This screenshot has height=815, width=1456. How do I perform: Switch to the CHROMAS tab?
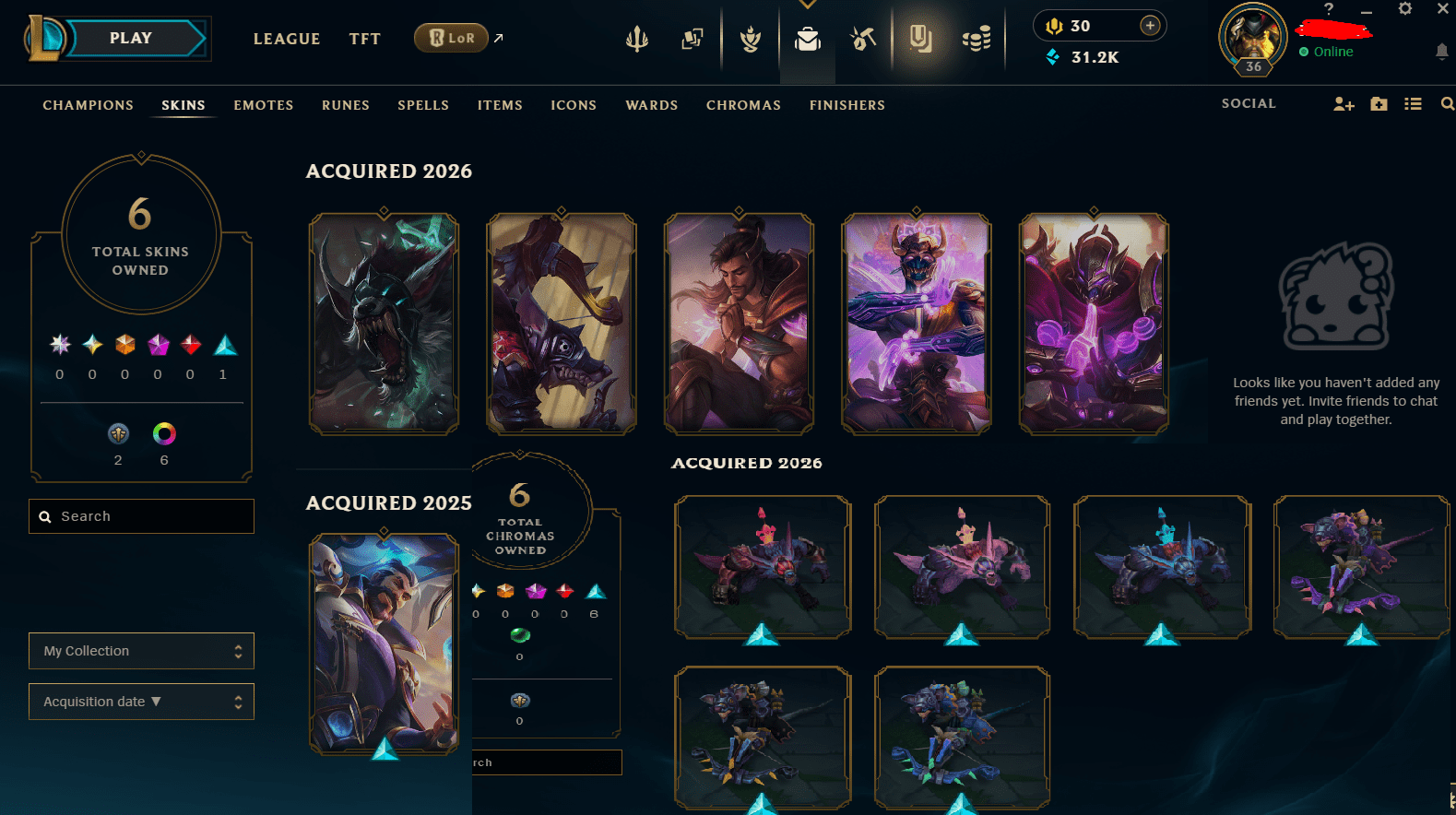coord(743,105)
